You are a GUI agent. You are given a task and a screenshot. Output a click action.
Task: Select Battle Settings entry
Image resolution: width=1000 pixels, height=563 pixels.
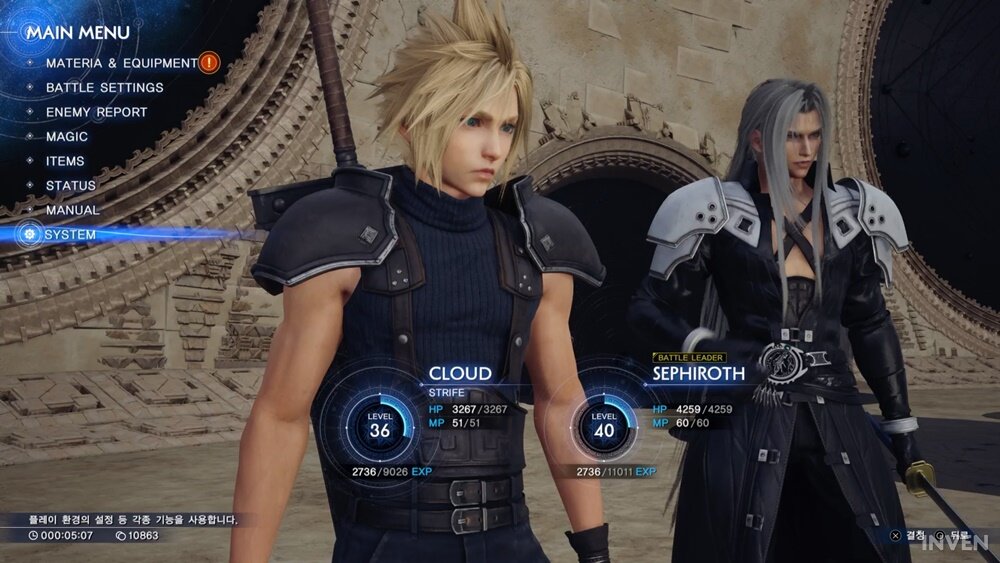click(104, 88)
